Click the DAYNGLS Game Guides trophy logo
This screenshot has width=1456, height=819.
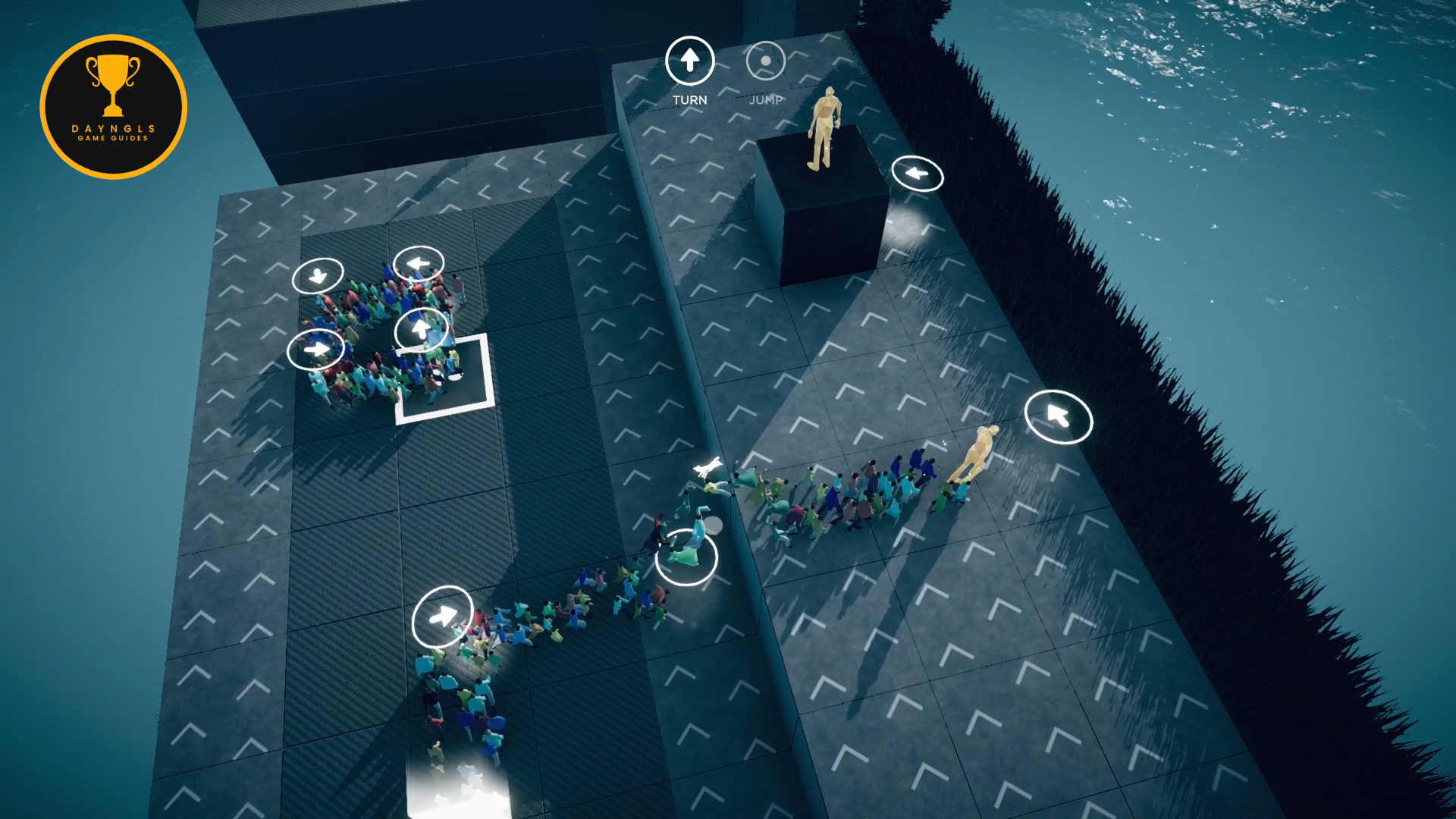[114, 107]
